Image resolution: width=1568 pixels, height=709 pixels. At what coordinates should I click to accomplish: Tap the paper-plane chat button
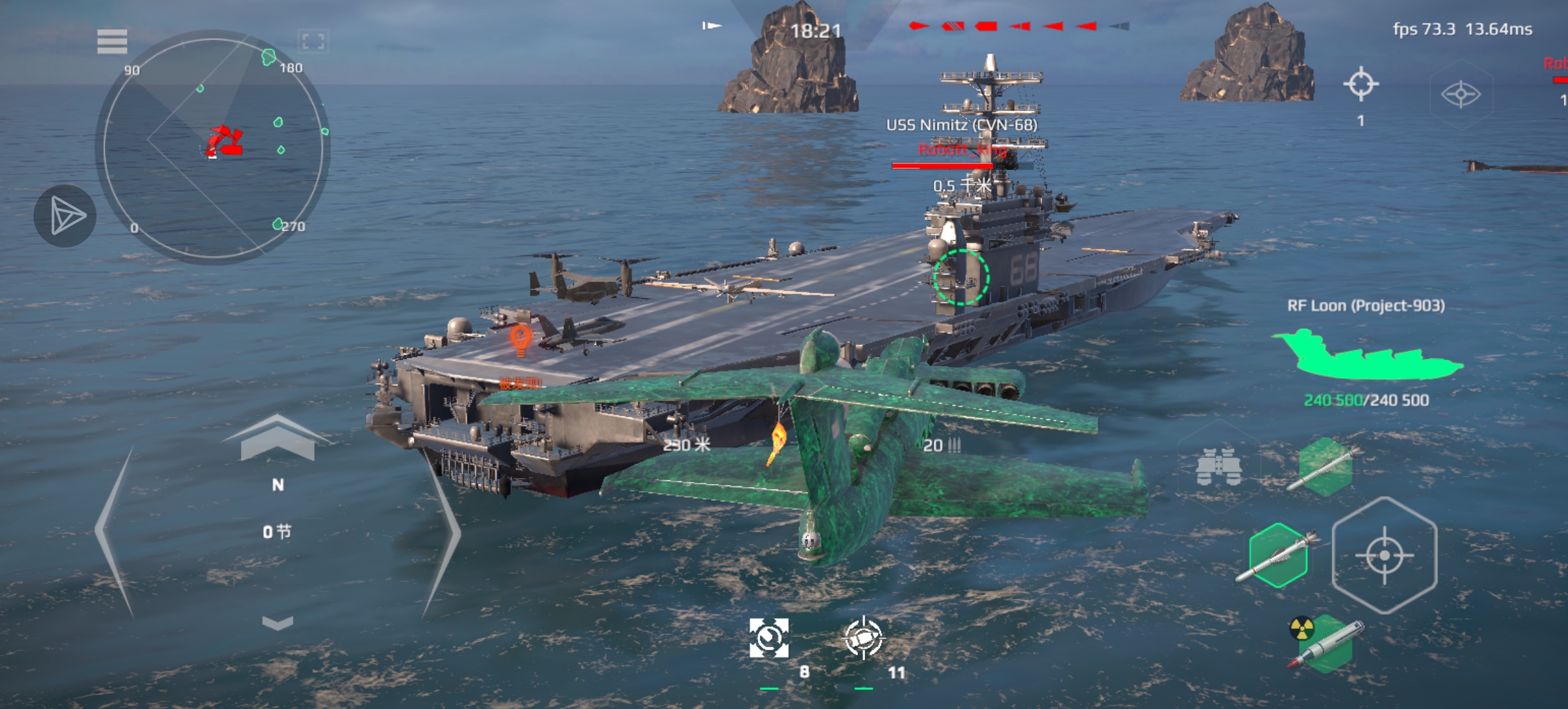click(66, 216)
